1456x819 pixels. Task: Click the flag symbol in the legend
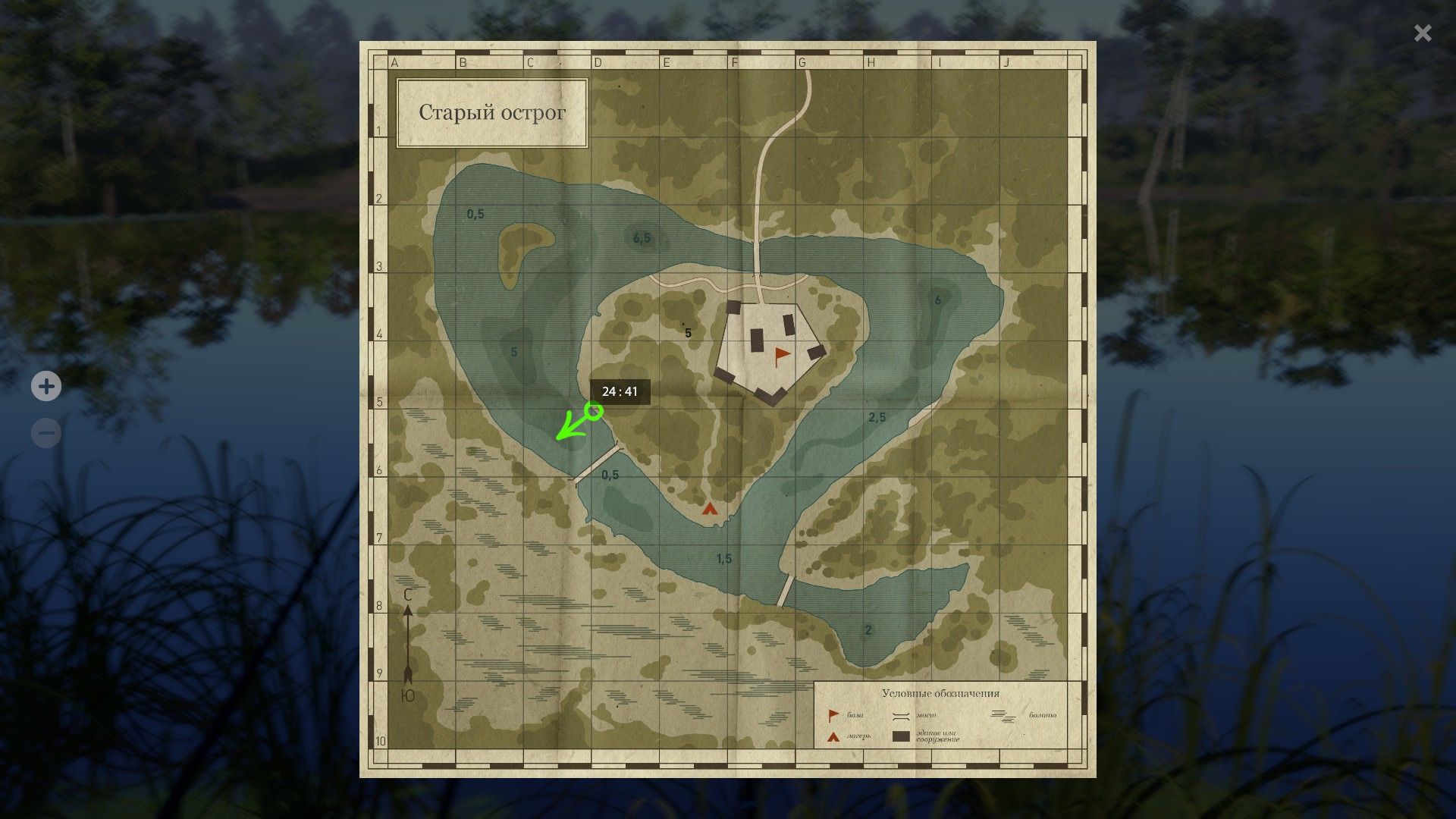(833, 715)
